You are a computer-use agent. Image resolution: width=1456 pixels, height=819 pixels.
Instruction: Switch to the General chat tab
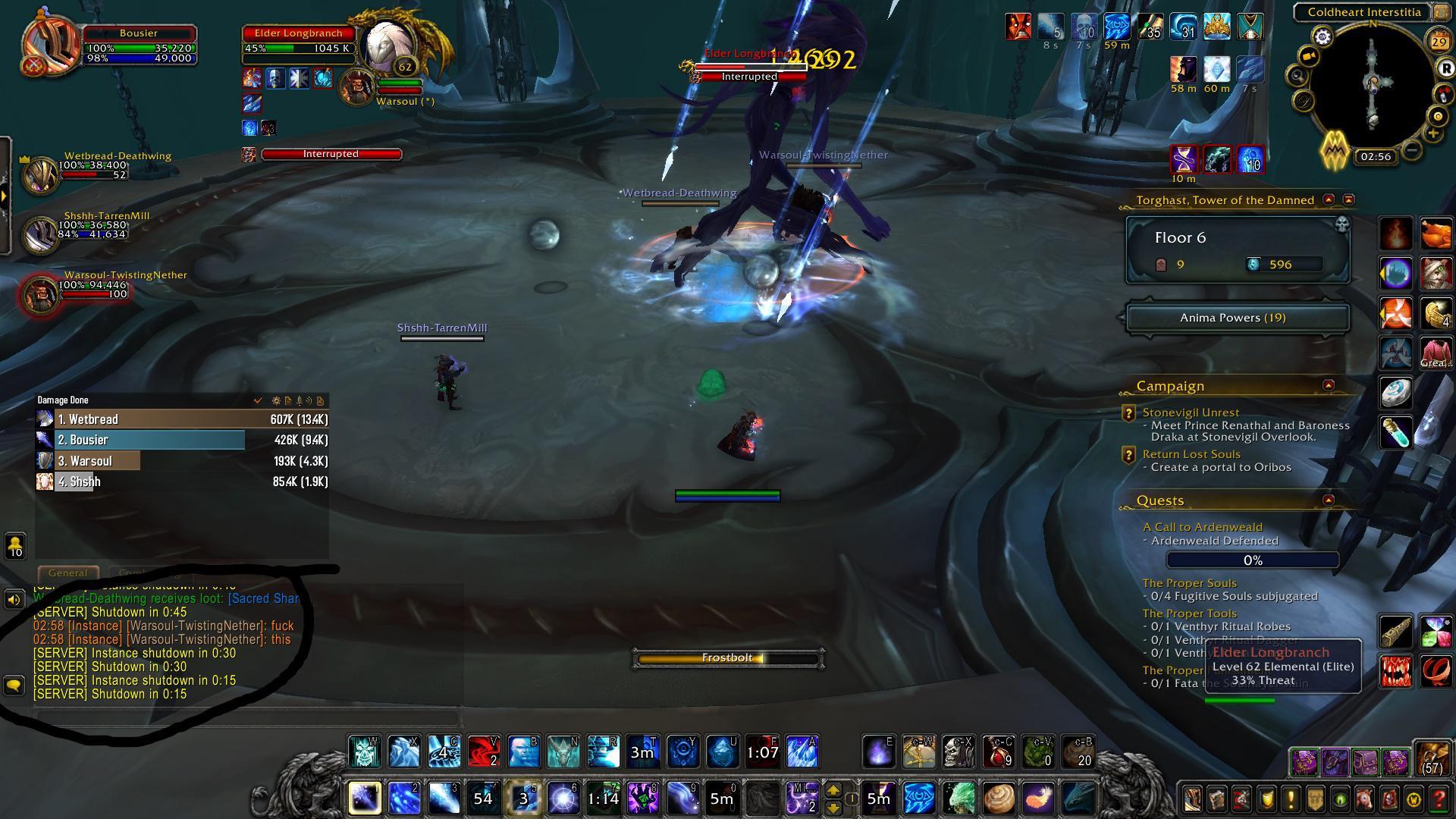(x=67, y=573)
